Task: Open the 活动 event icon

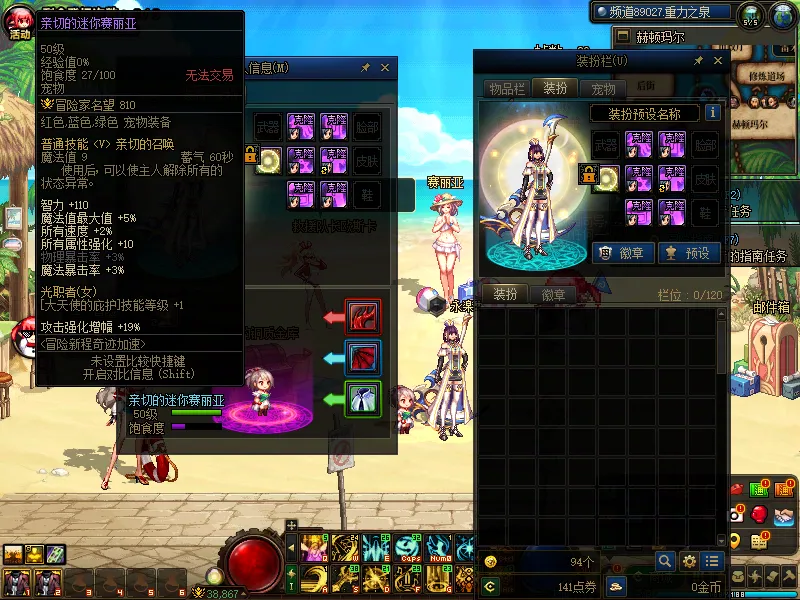Action: (19, 22)
